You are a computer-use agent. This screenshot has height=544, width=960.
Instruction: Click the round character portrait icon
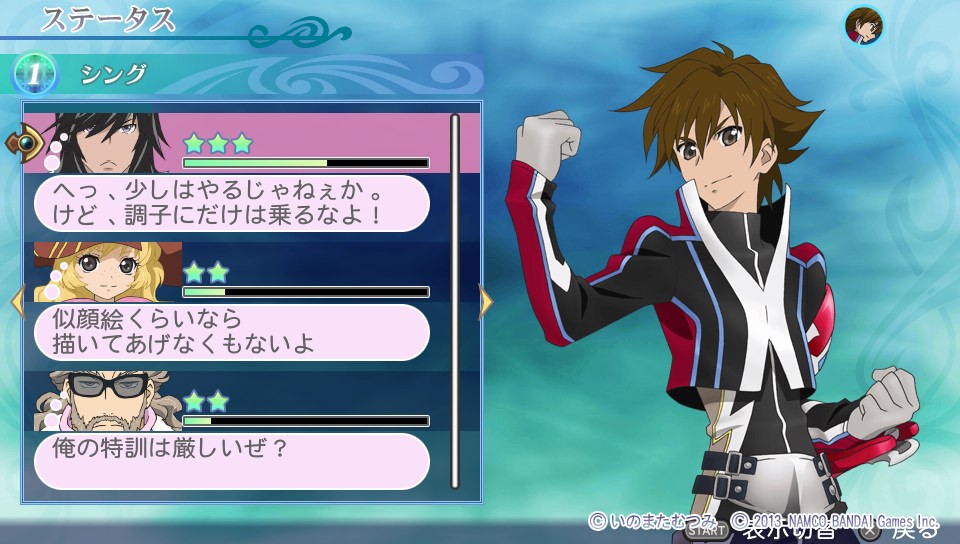862,25
